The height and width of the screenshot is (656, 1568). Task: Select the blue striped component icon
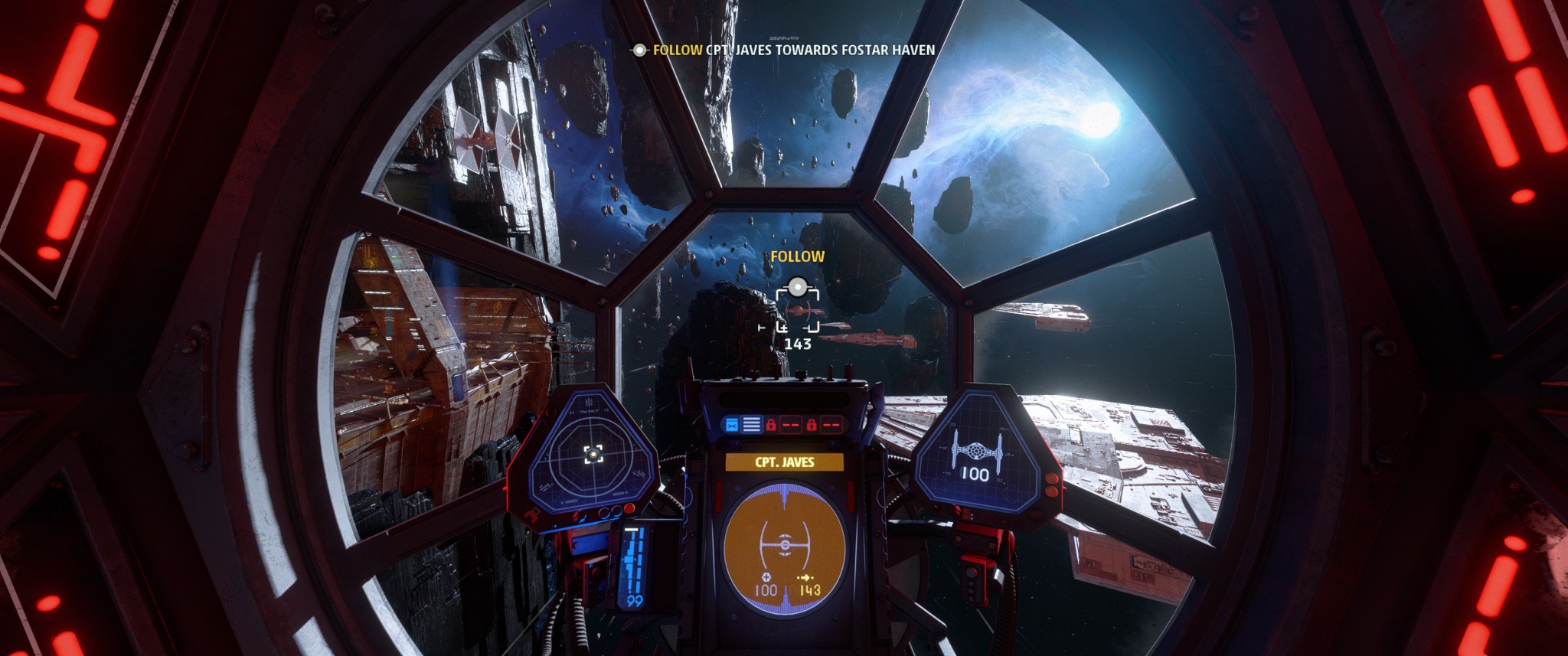(x=751, y=423)
